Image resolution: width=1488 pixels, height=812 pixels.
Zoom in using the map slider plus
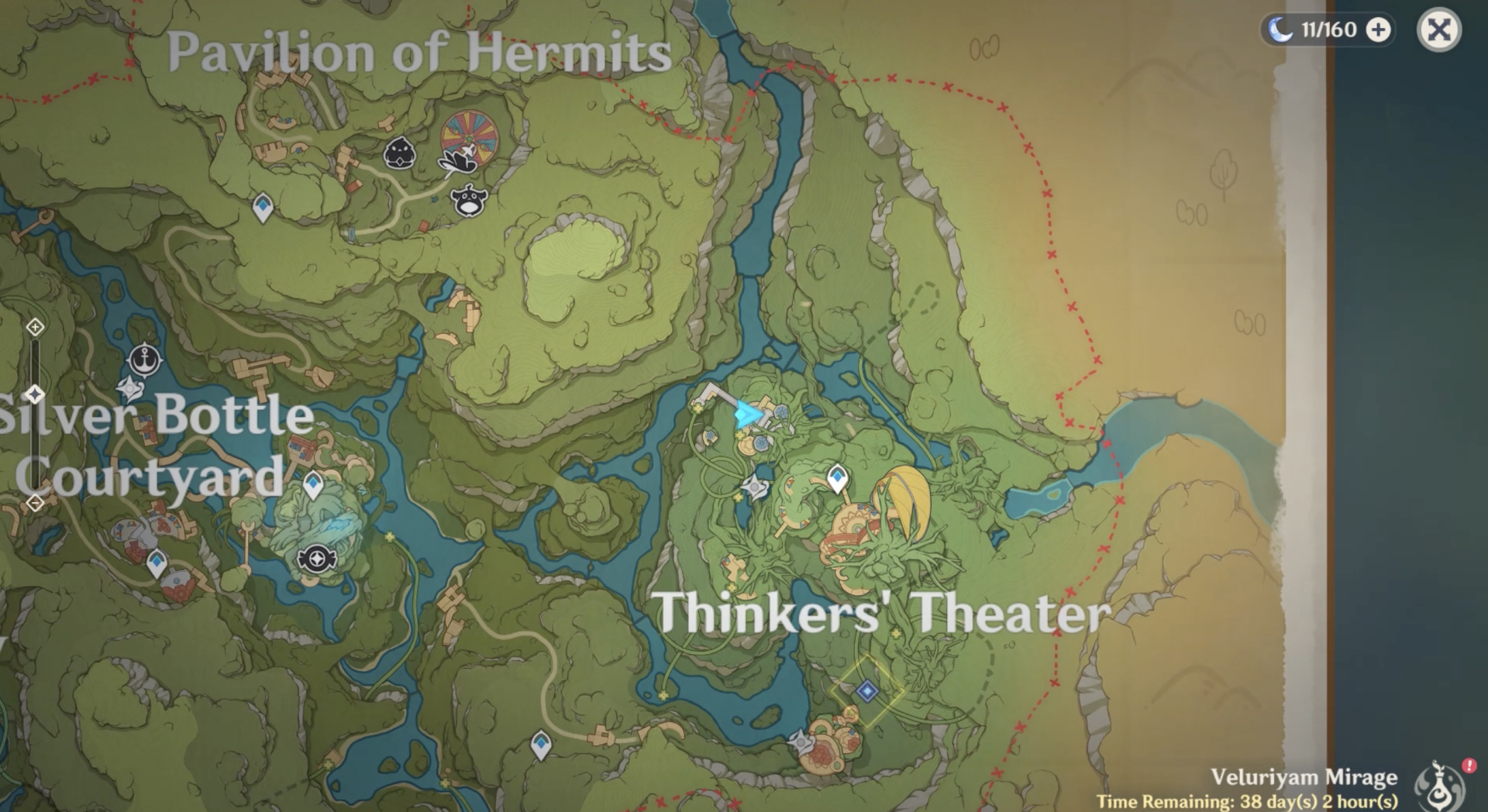click(35, 327)
